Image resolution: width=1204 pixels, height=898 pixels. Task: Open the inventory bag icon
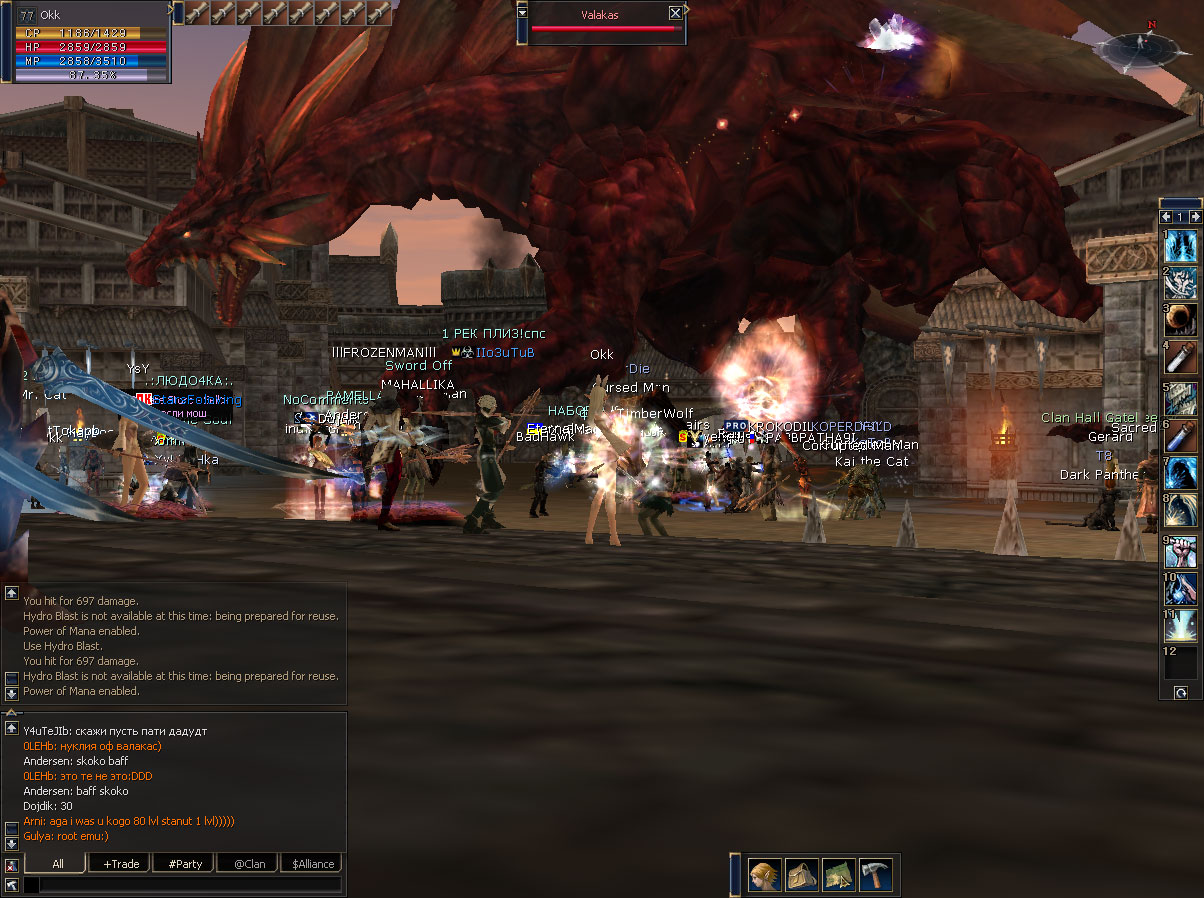(802, 876)
